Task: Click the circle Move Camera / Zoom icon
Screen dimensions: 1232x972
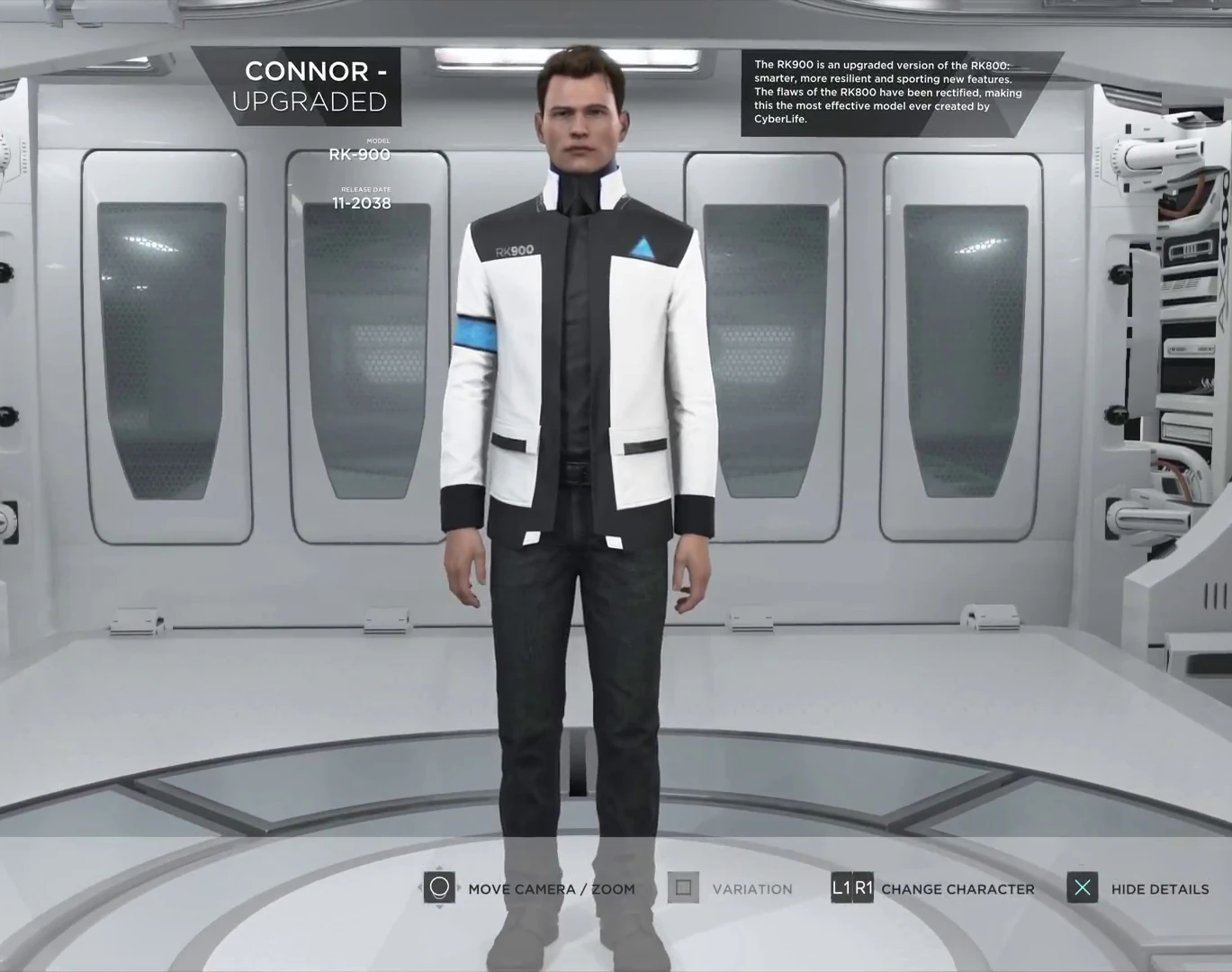Action: [x=439, y=888]
